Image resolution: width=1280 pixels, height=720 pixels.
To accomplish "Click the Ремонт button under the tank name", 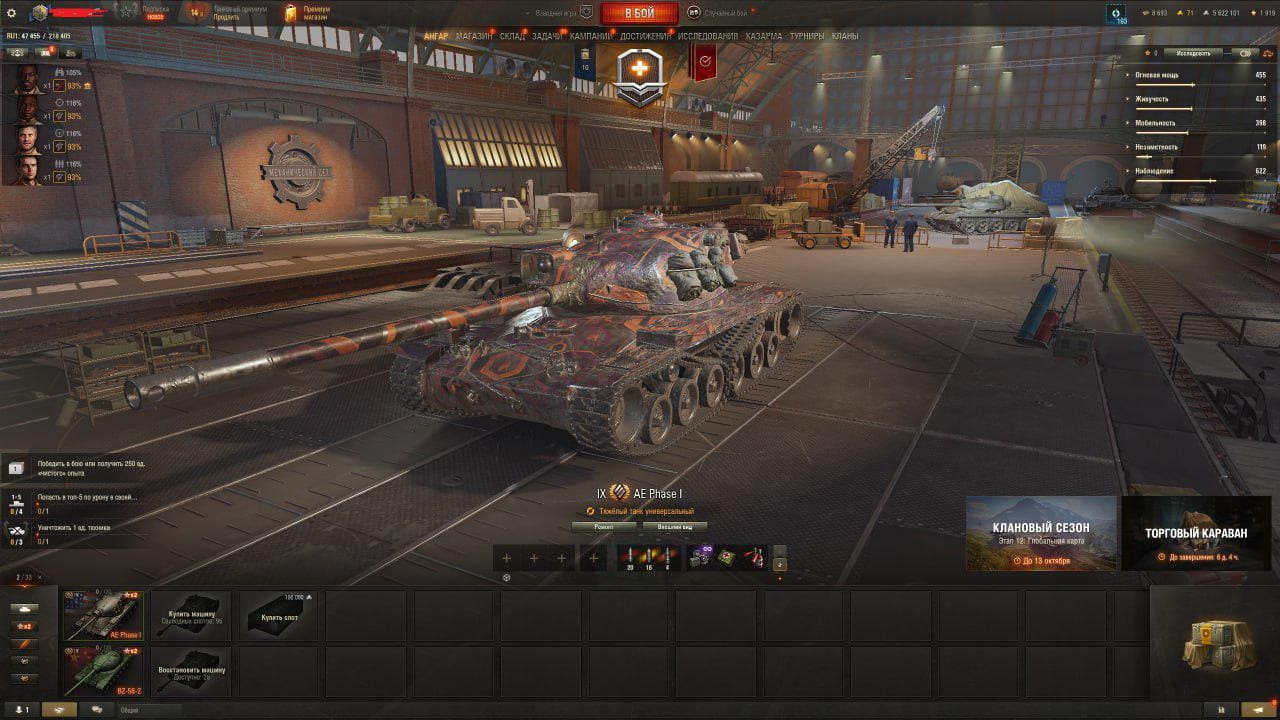I will tap(604, 526).
